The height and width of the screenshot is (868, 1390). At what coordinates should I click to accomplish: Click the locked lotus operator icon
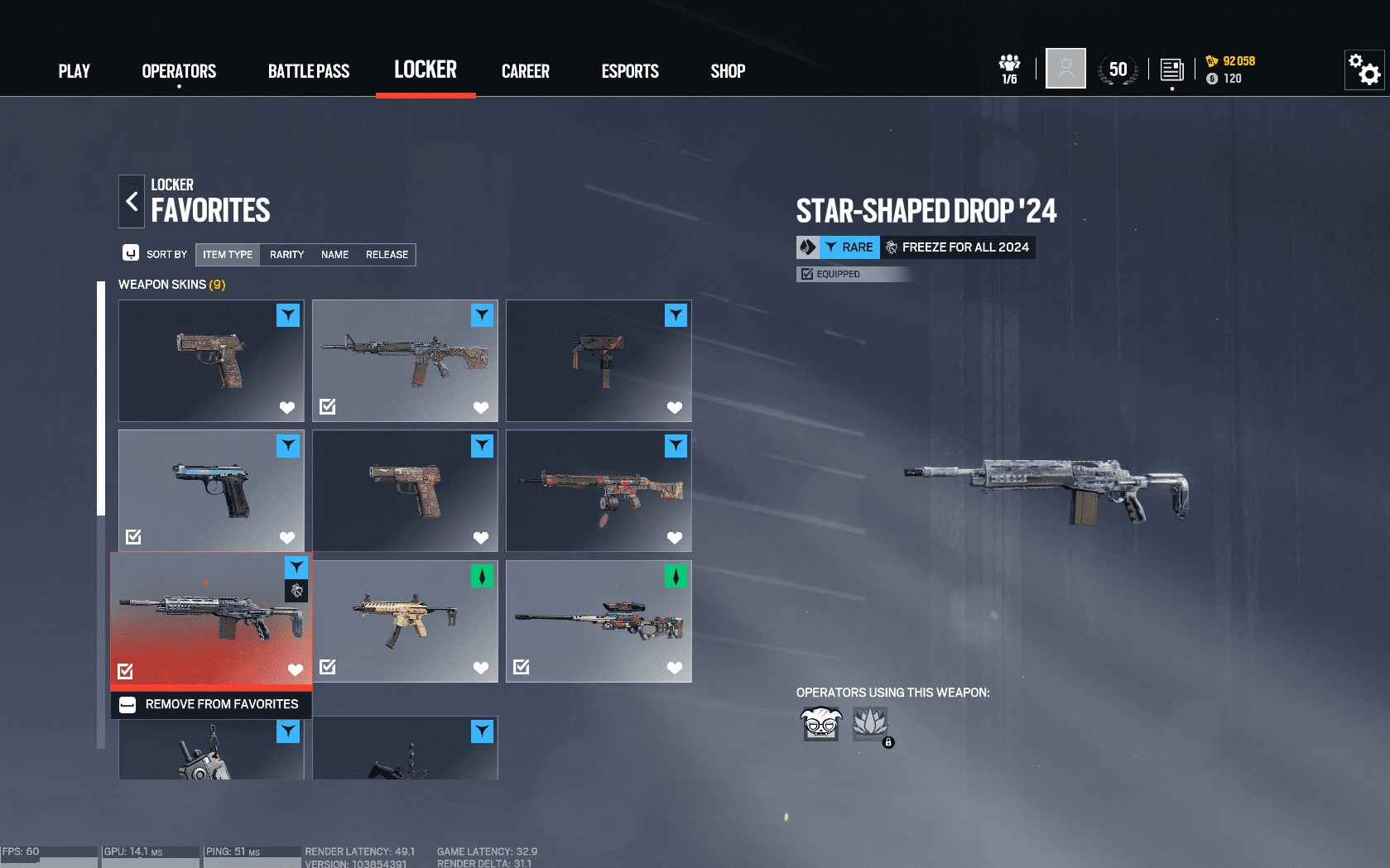pos(870,723)
